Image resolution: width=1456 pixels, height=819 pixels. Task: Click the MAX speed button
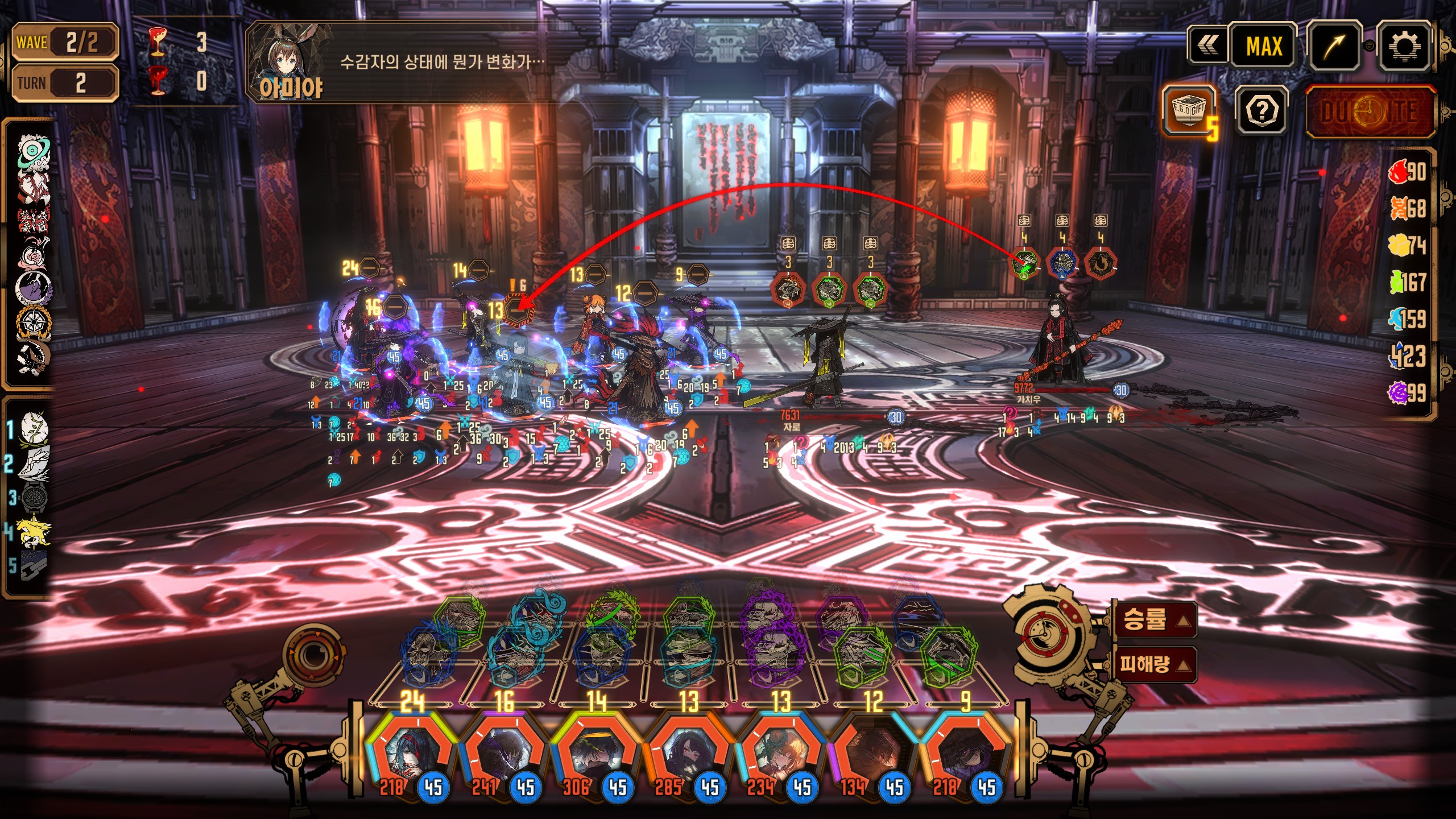[x=1263, y=47]
